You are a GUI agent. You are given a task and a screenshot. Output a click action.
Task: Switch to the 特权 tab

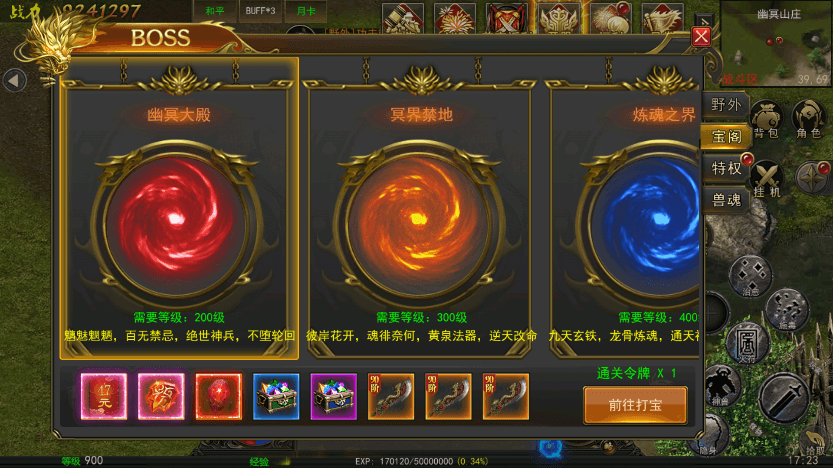pos(726,168)
